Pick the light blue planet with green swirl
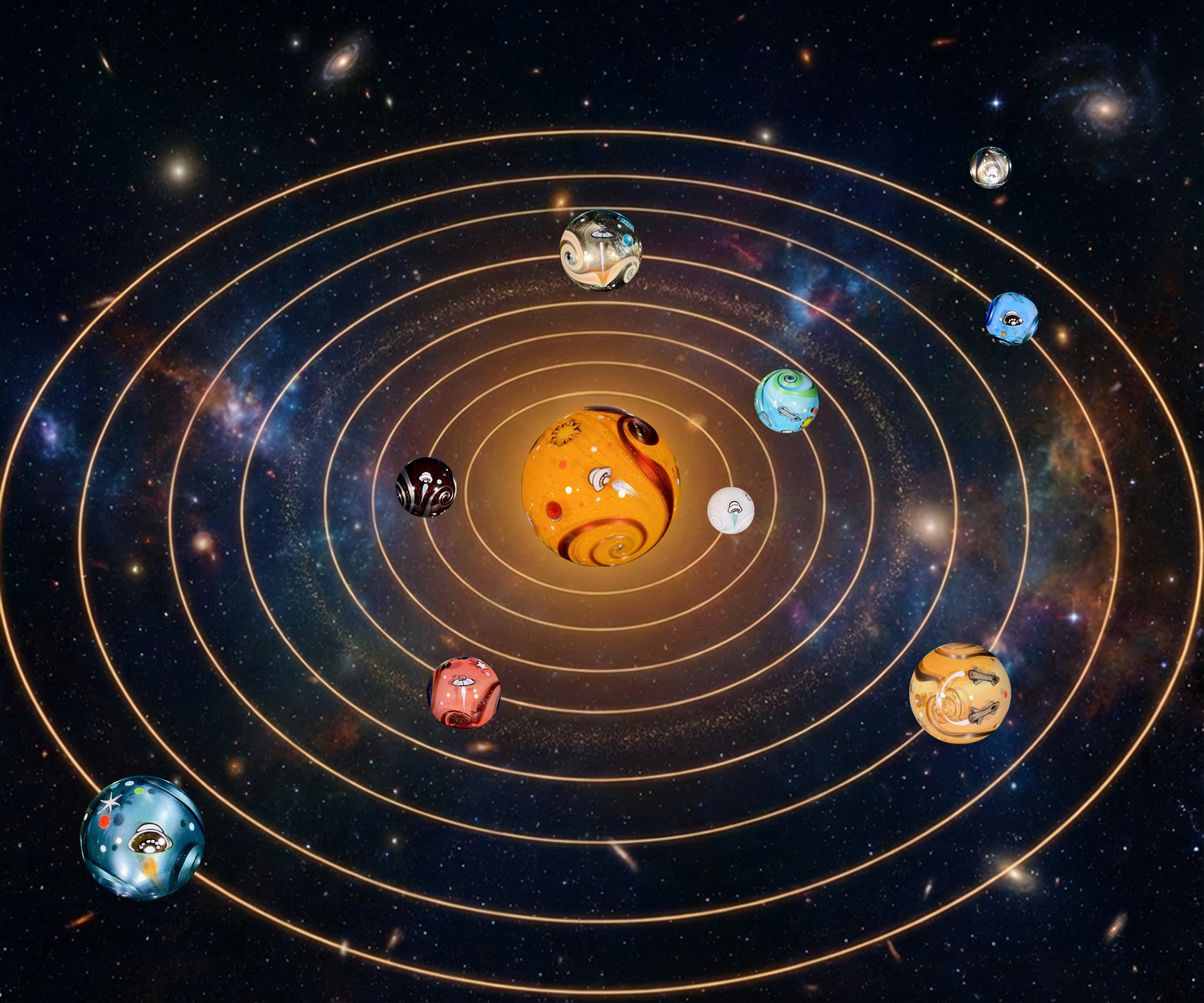The height and width of the screenshot is (1003, 1204). (x=786, y=401)
